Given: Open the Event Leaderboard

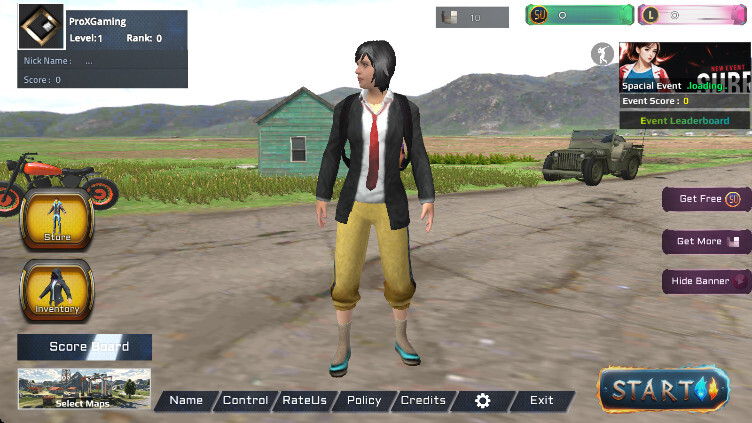Looking at the screenshot, I should pyautogui.click(x=684, y=121).
